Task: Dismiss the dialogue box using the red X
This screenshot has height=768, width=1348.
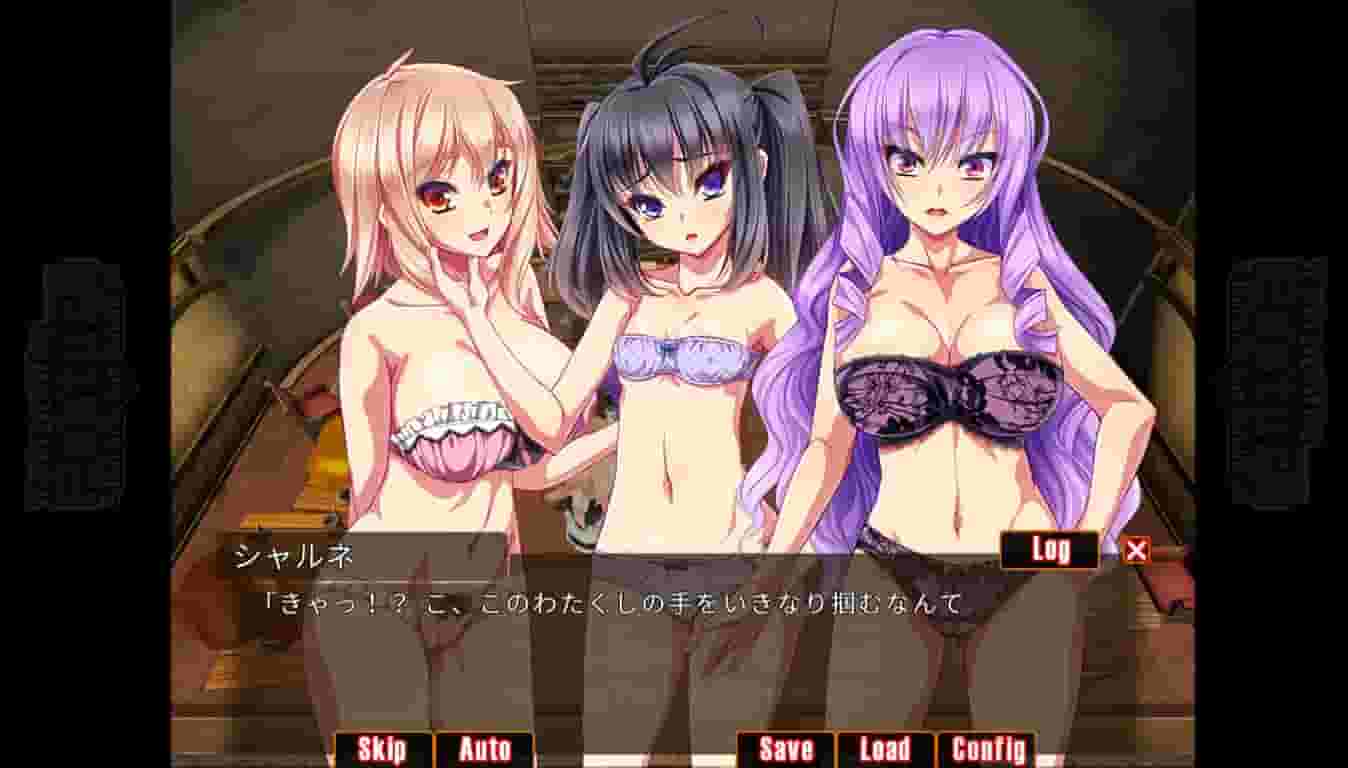Action: click(1135, 548)
